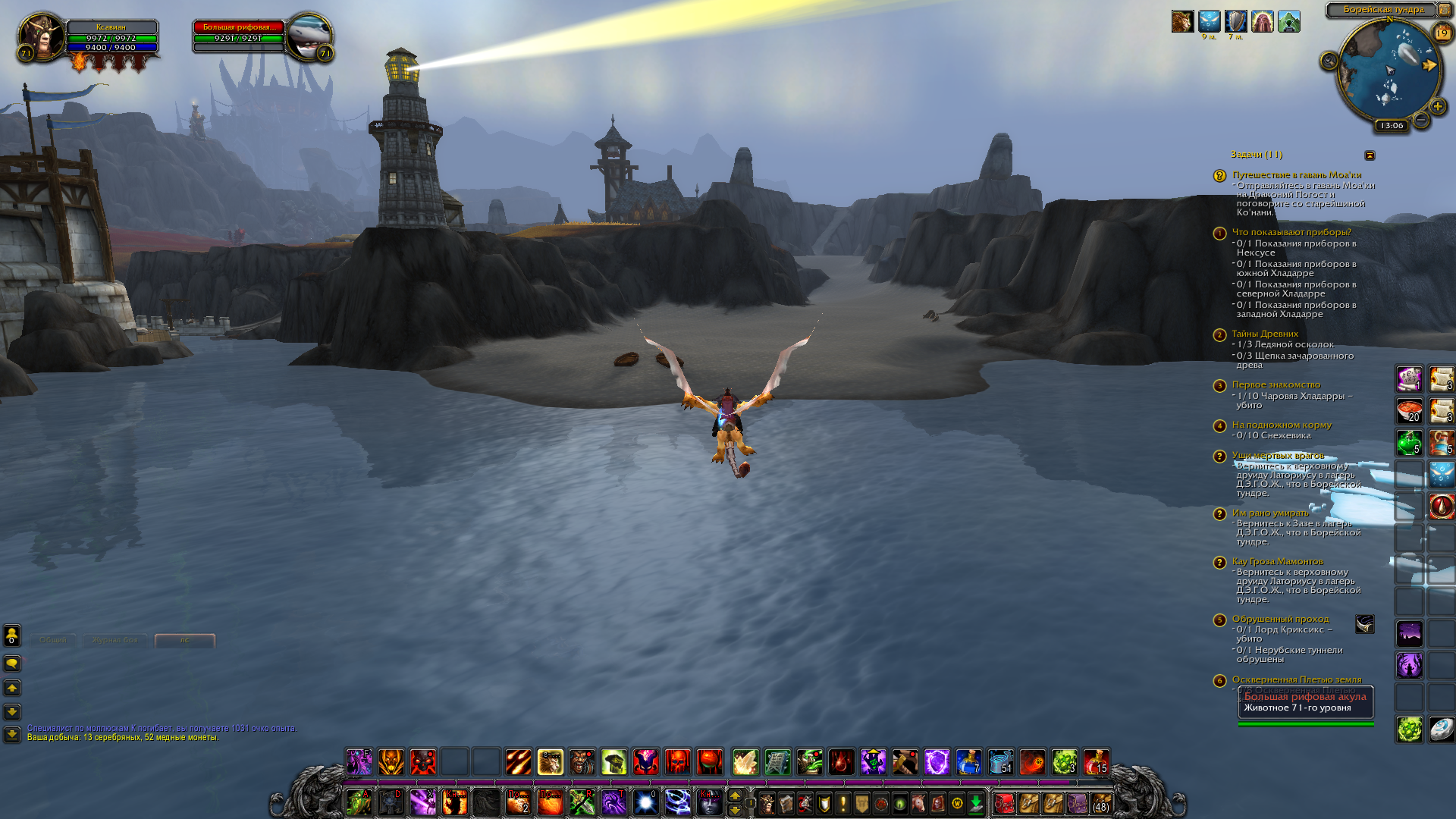
Task: Open the backpack showing (48)
Action: tap(1100, 803)
